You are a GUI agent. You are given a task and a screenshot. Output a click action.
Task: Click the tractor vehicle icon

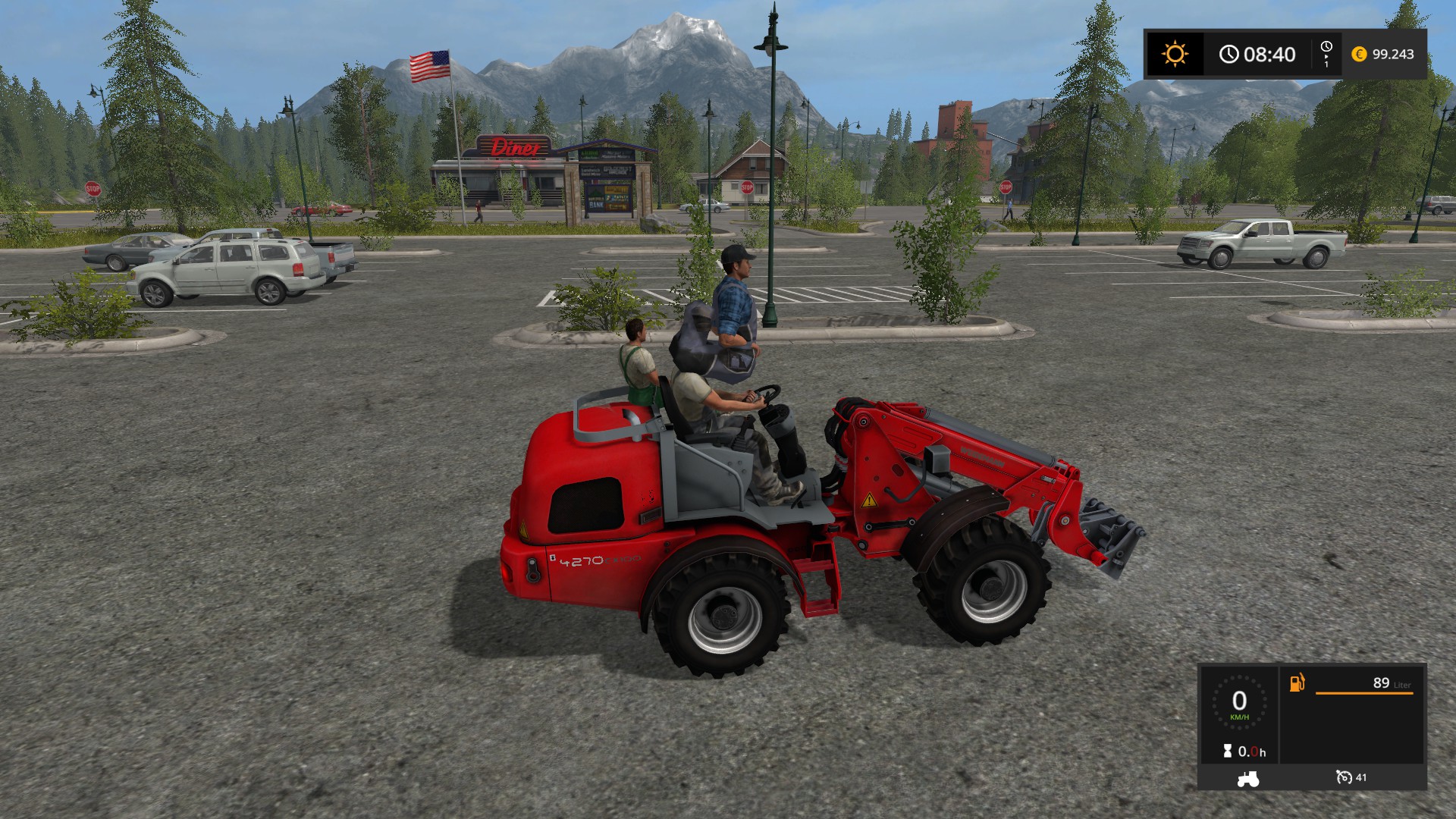(x=1247, y=778)
